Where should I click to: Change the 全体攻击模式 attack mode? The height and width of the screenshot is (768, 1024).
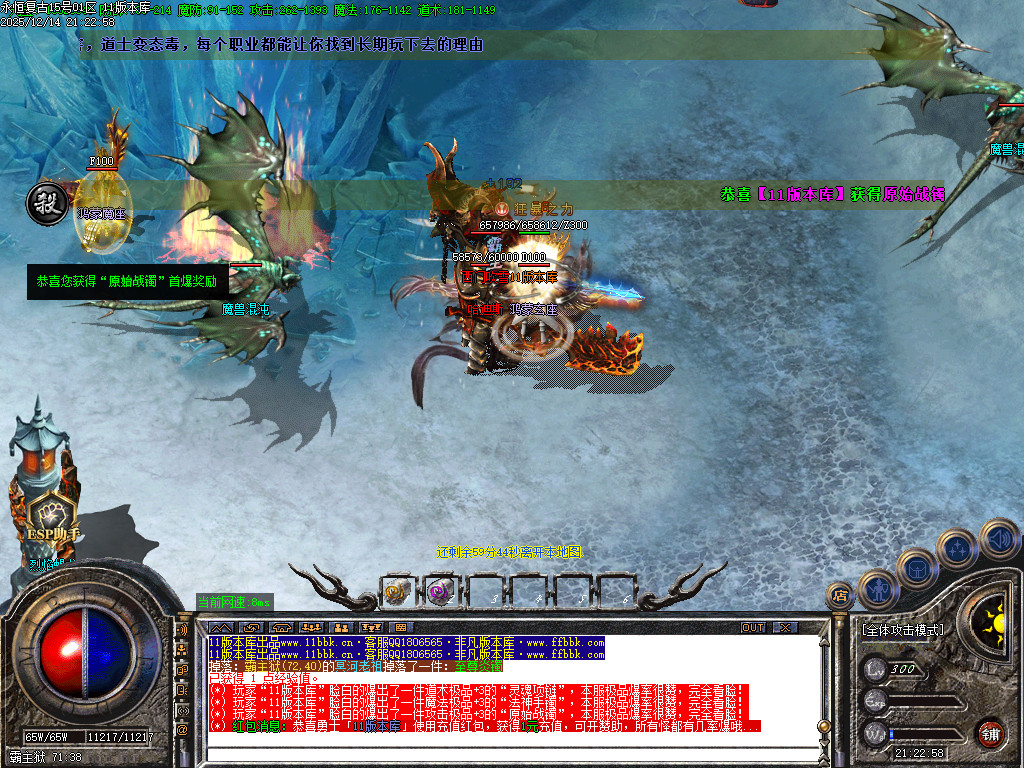(x=902, y=630)
